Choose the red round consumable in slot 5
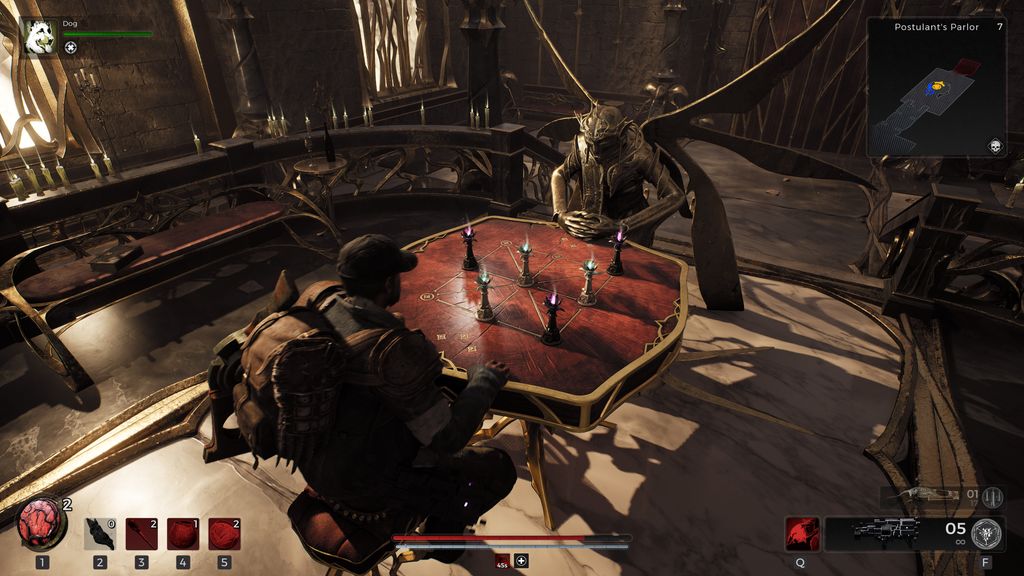 point(224,534)
